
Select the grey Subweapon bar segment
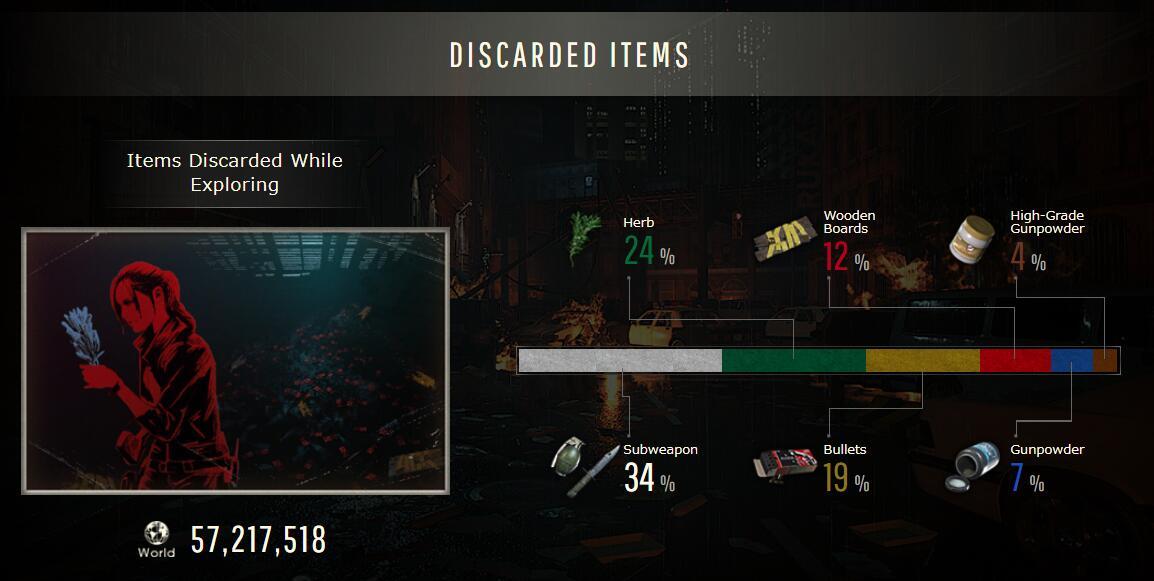click(x=620, y=360)
